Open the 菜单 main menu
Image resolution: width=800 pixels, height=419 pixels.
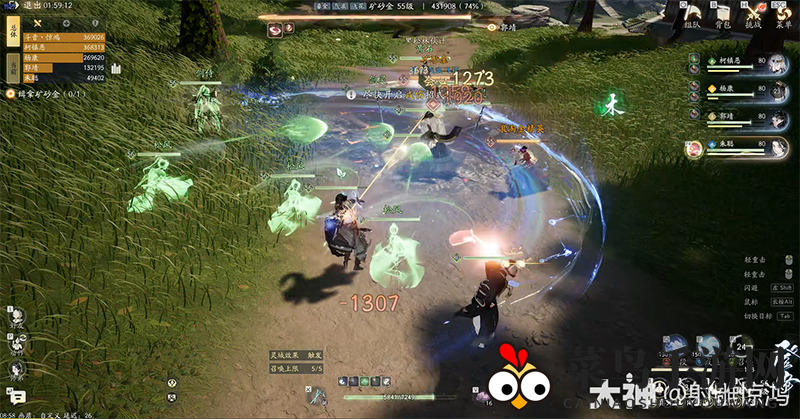coord(784,18)
